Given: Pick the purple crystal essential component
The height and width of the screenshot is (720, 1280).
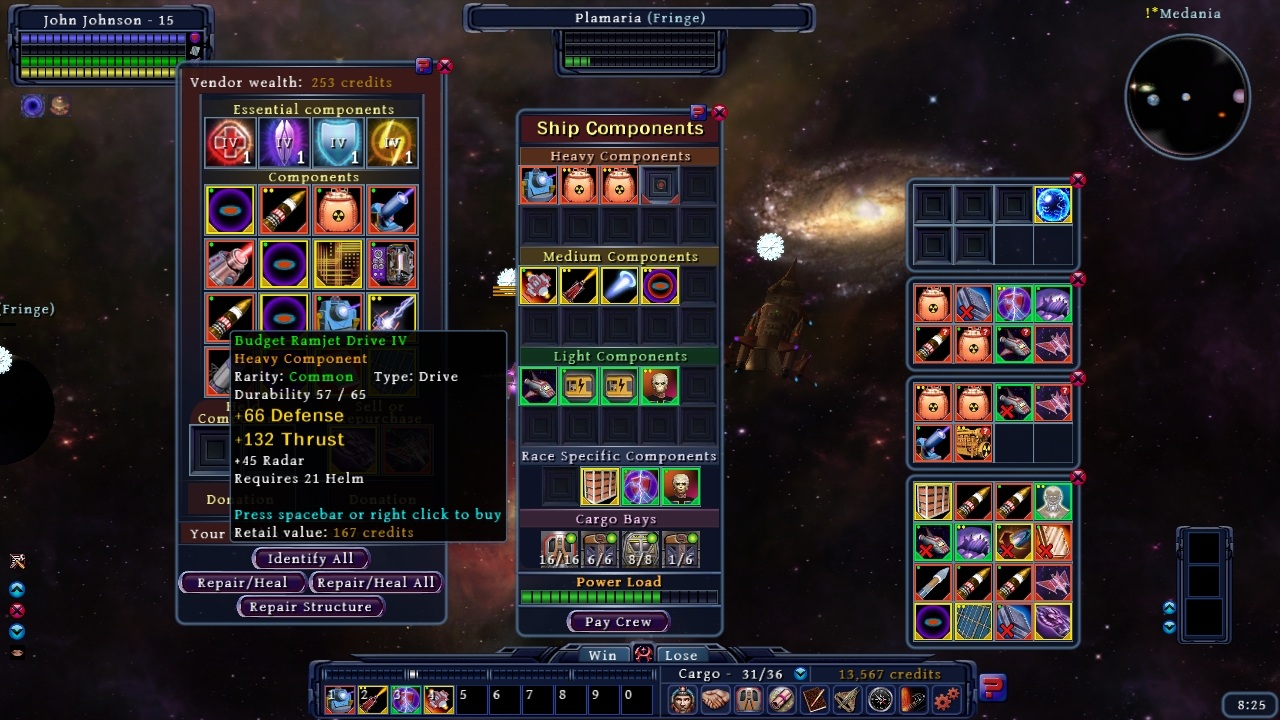Looking at the screenshot, I should (x=284, y=143).
